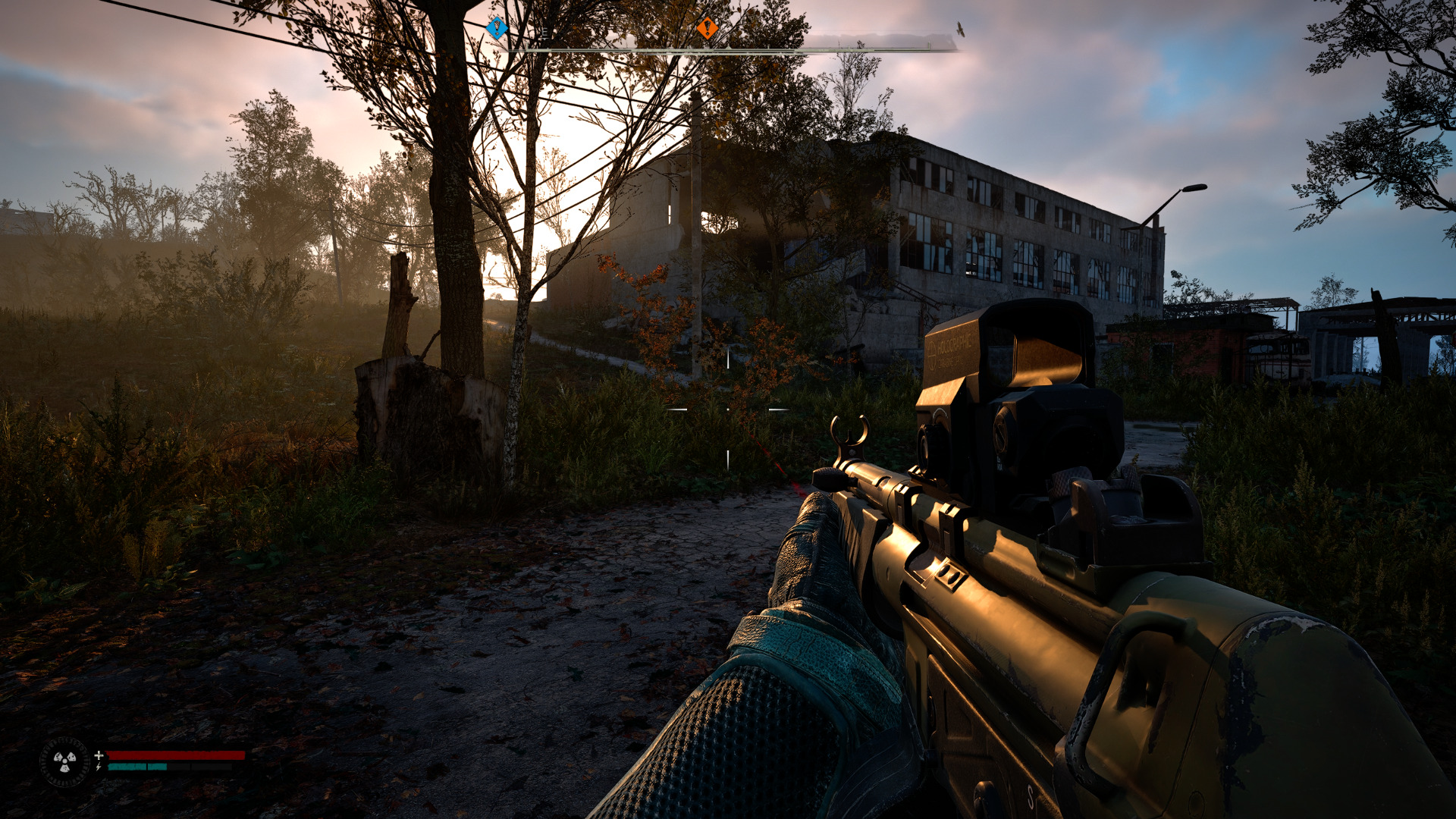Click the radiation trefoil indicator icon
This screenshot has height=819, width=1456.
point(64,761)
